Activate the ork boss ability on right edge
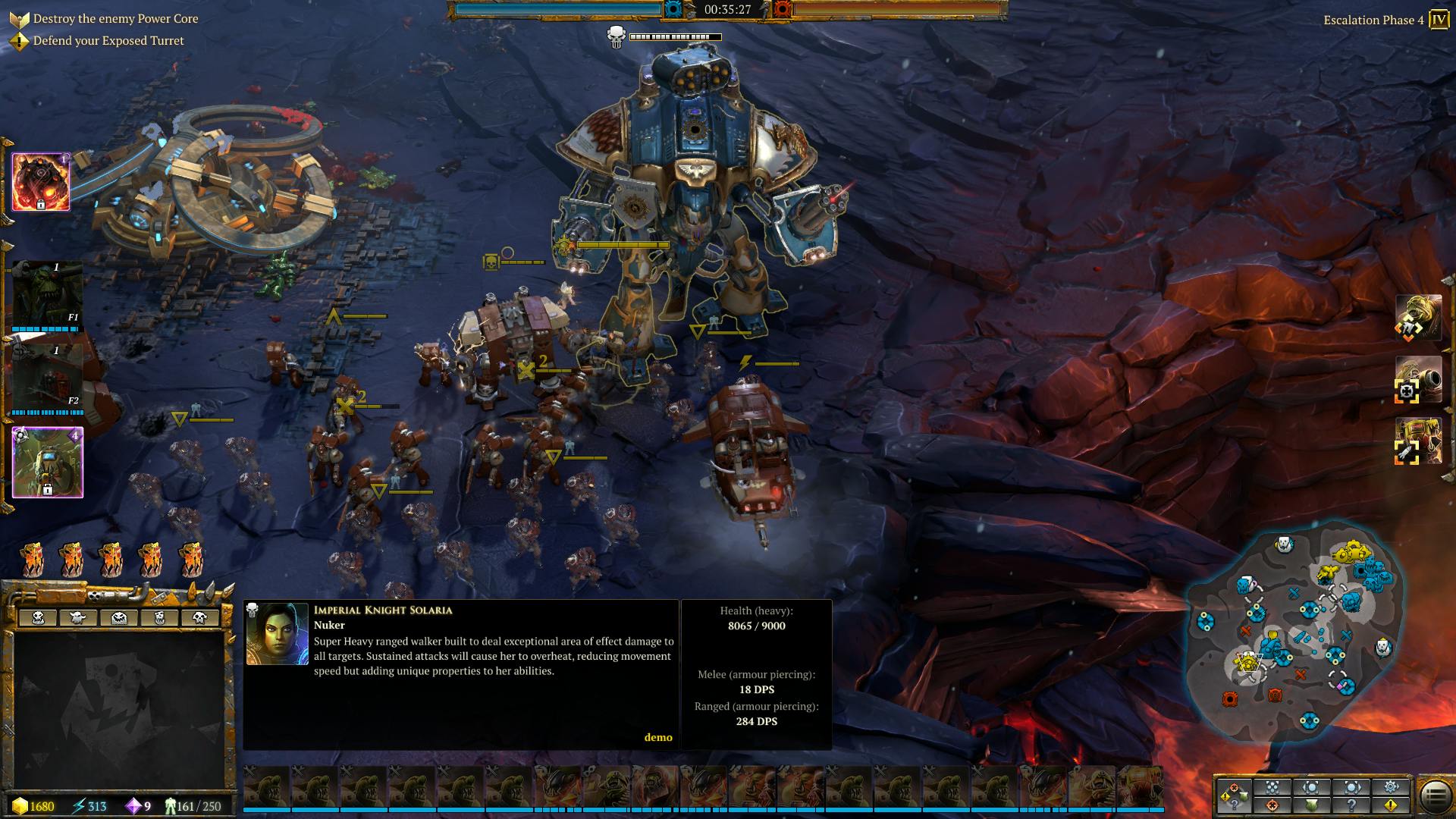This screenshot has width=1456, height=819. (1418, 318)
